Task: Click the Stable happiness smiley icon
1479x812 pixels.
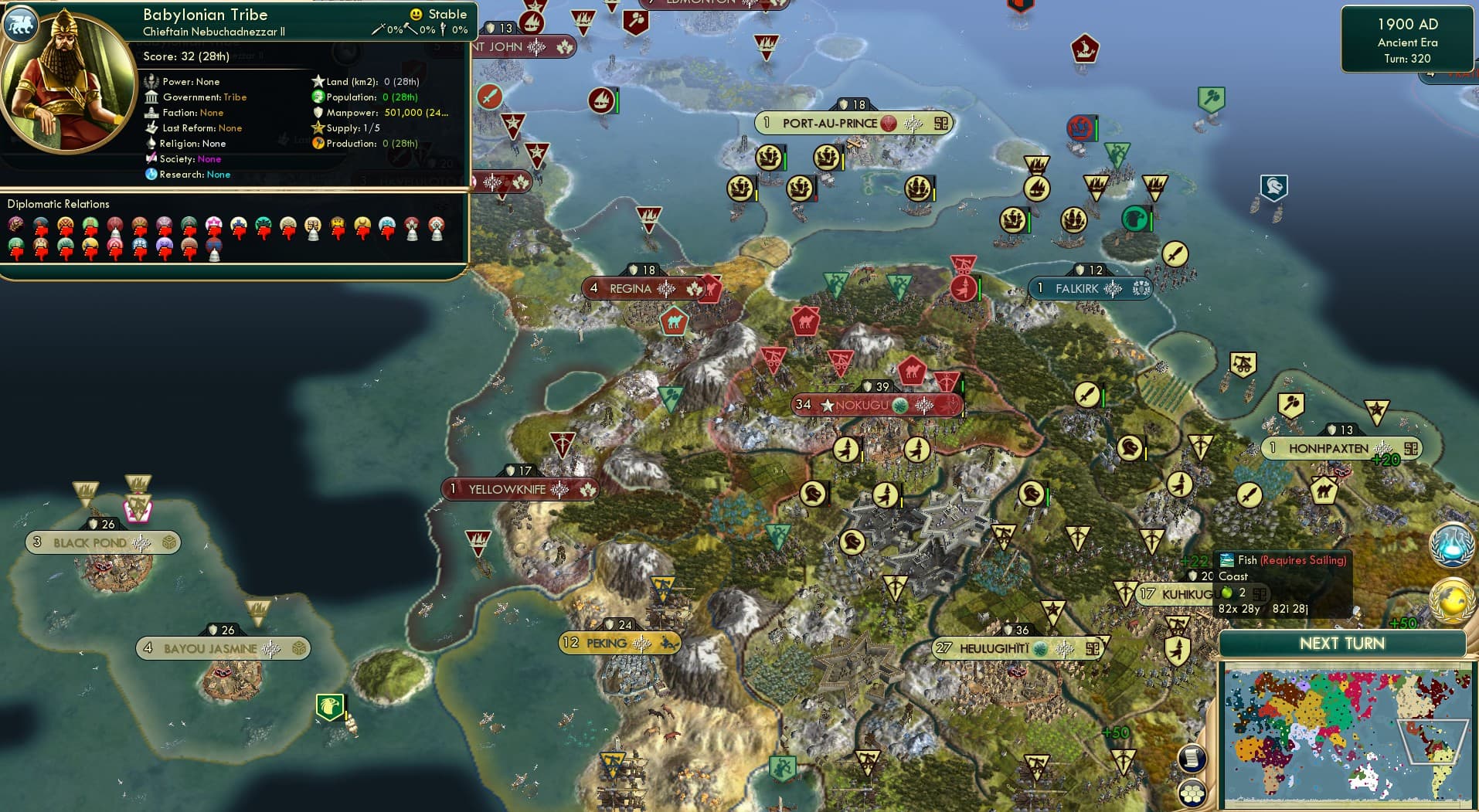Action: point(415,14)
